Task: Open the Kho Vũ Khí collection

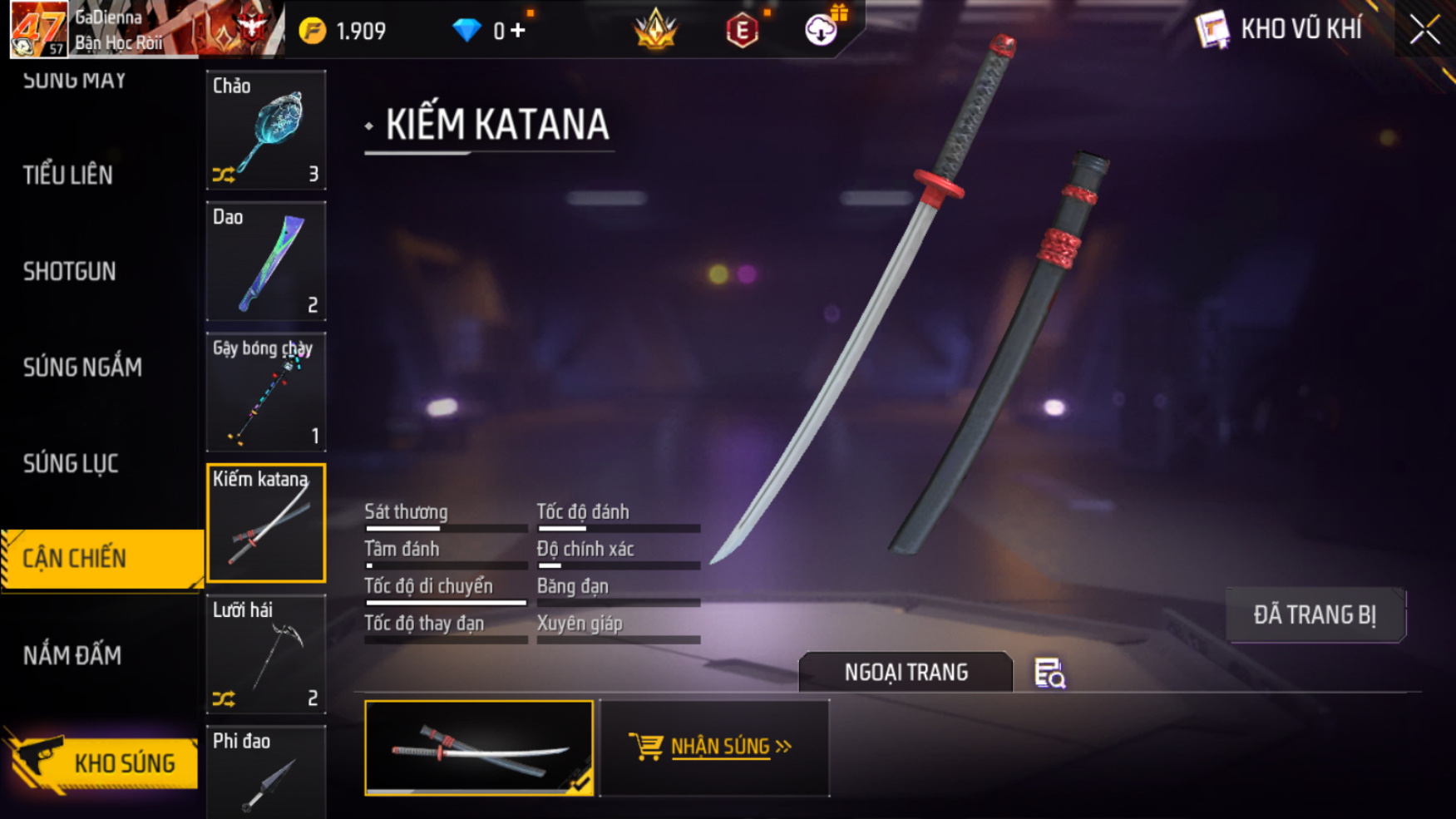Action: pyautogui.click(x=1279, y=30)
